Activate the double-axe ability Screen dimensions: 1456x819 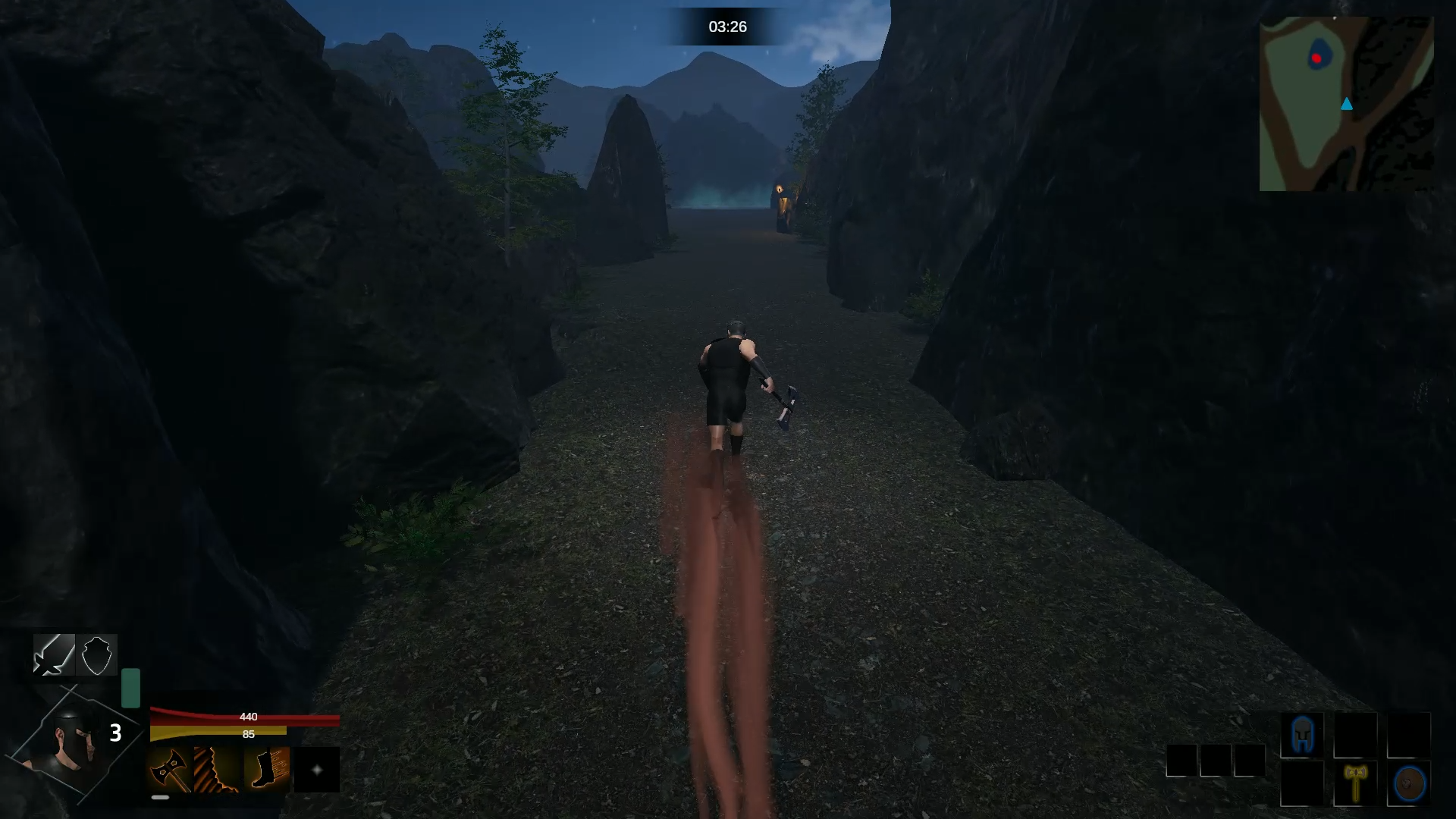[x=170, y=769]
